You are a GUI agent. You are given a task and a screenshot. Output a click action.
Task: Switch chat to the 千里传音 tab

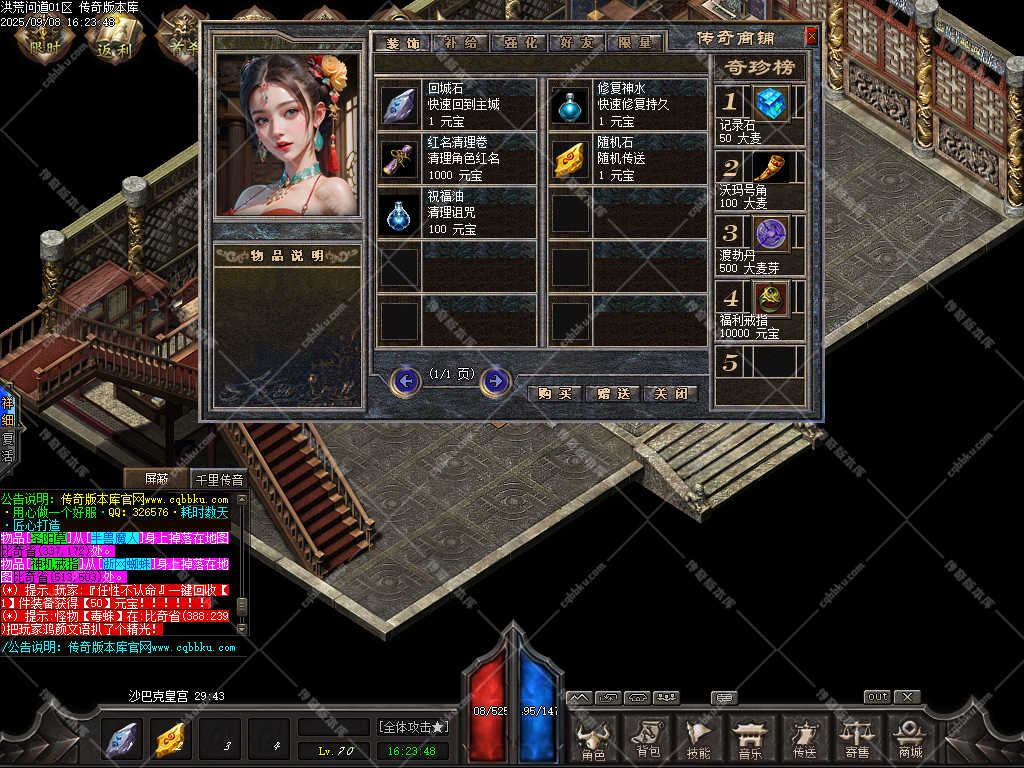[x=218, y=479]
